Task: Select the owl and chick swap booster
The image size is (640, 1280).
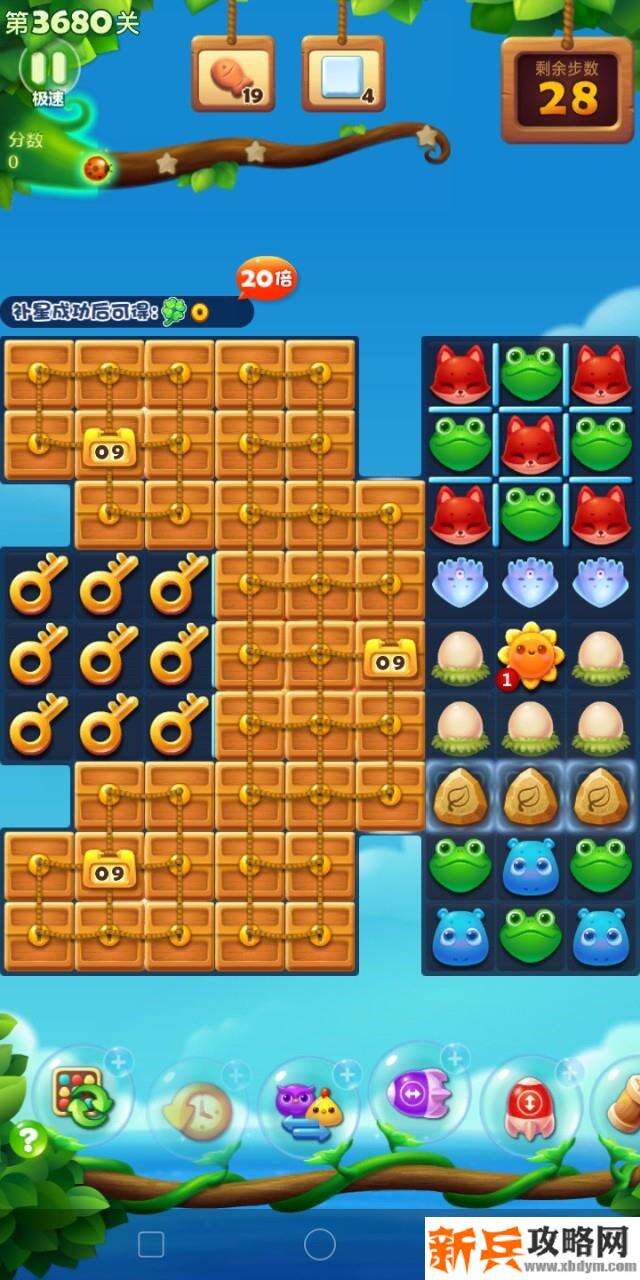Action: (x=308, y=1105)
